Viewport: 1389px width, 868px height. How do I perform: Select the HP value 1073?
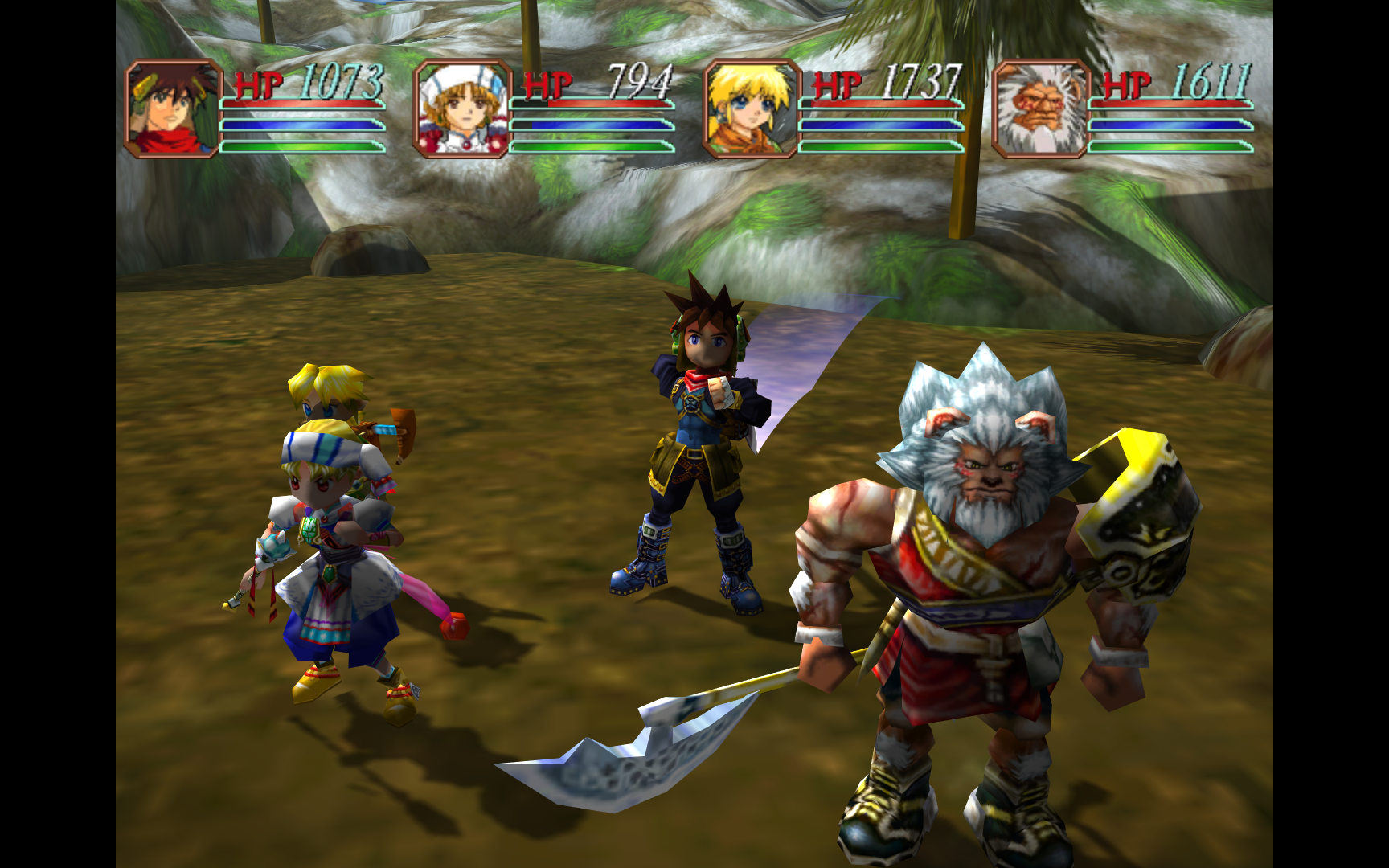click(x=339, y=83)
